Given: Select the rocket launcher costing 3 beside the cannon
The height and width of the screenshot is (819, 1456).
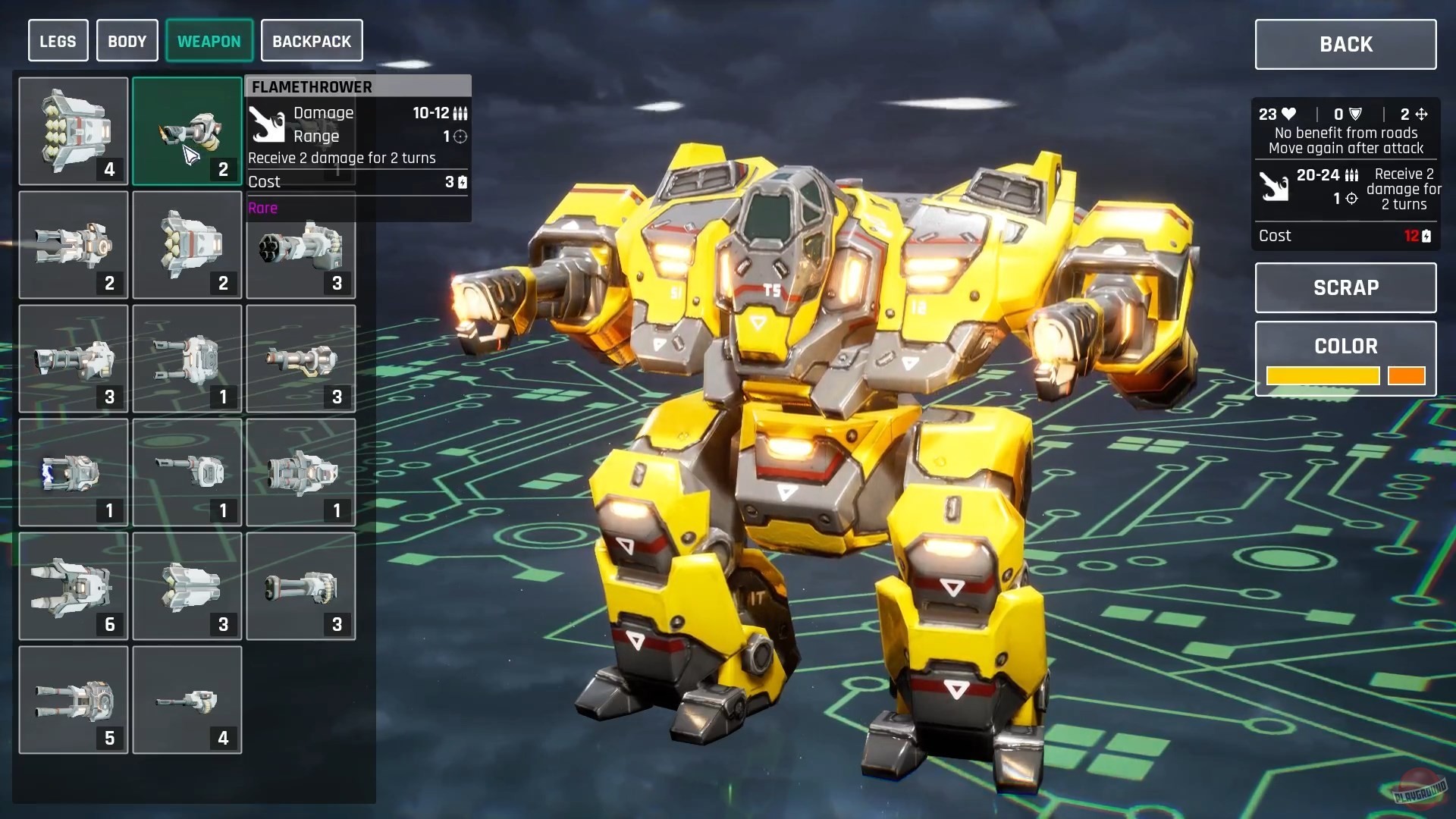Looking at the screenshot, I should tap(187, 586).
